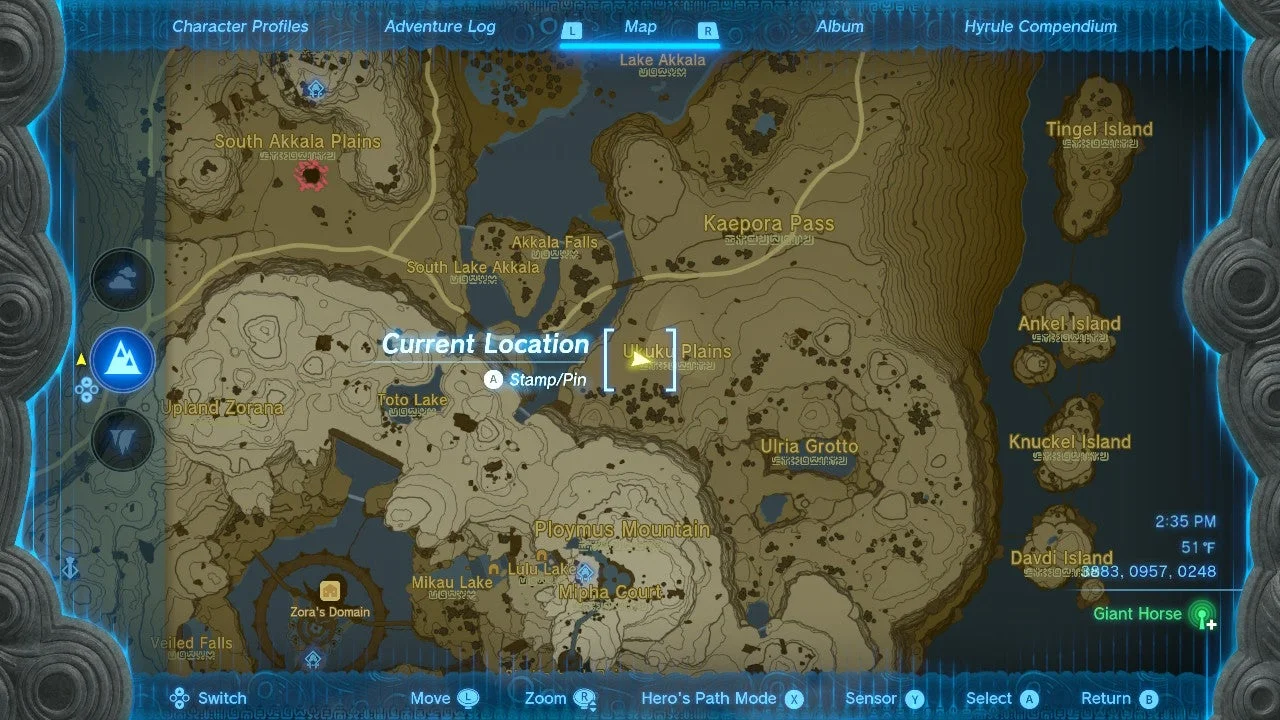
Task: Click the L shoulder button icon beside Map
Action: [x=572, y=31]
